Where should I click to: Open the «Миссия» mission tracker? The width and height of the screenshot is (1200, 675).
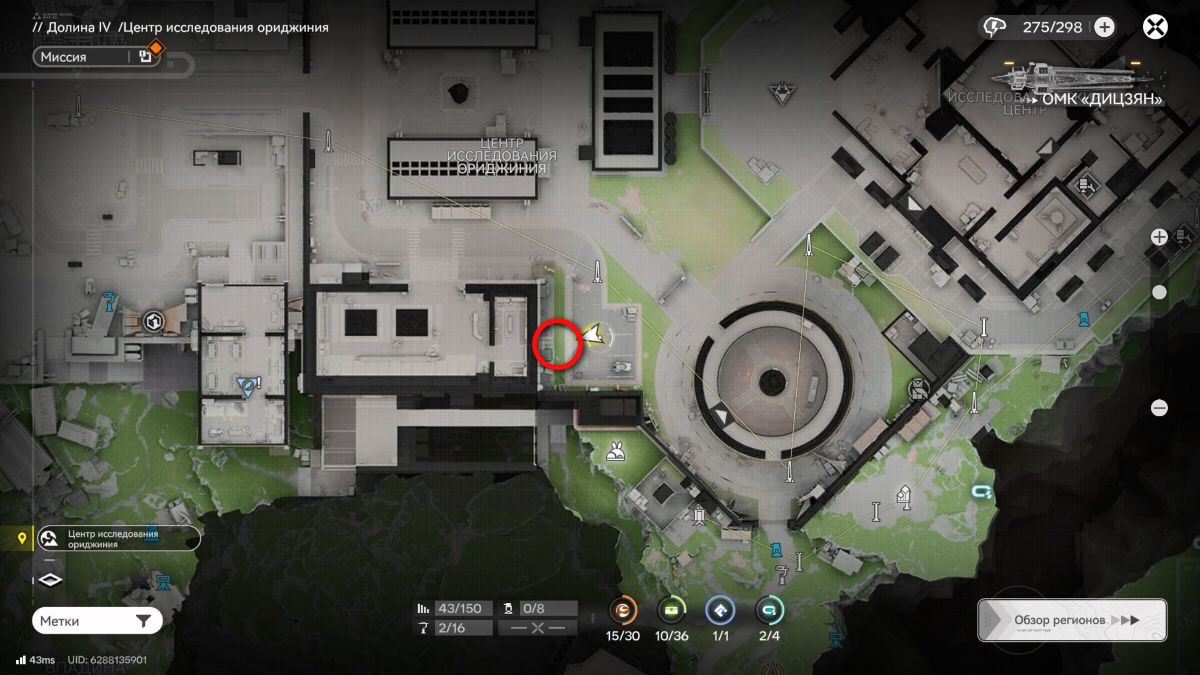85,57
